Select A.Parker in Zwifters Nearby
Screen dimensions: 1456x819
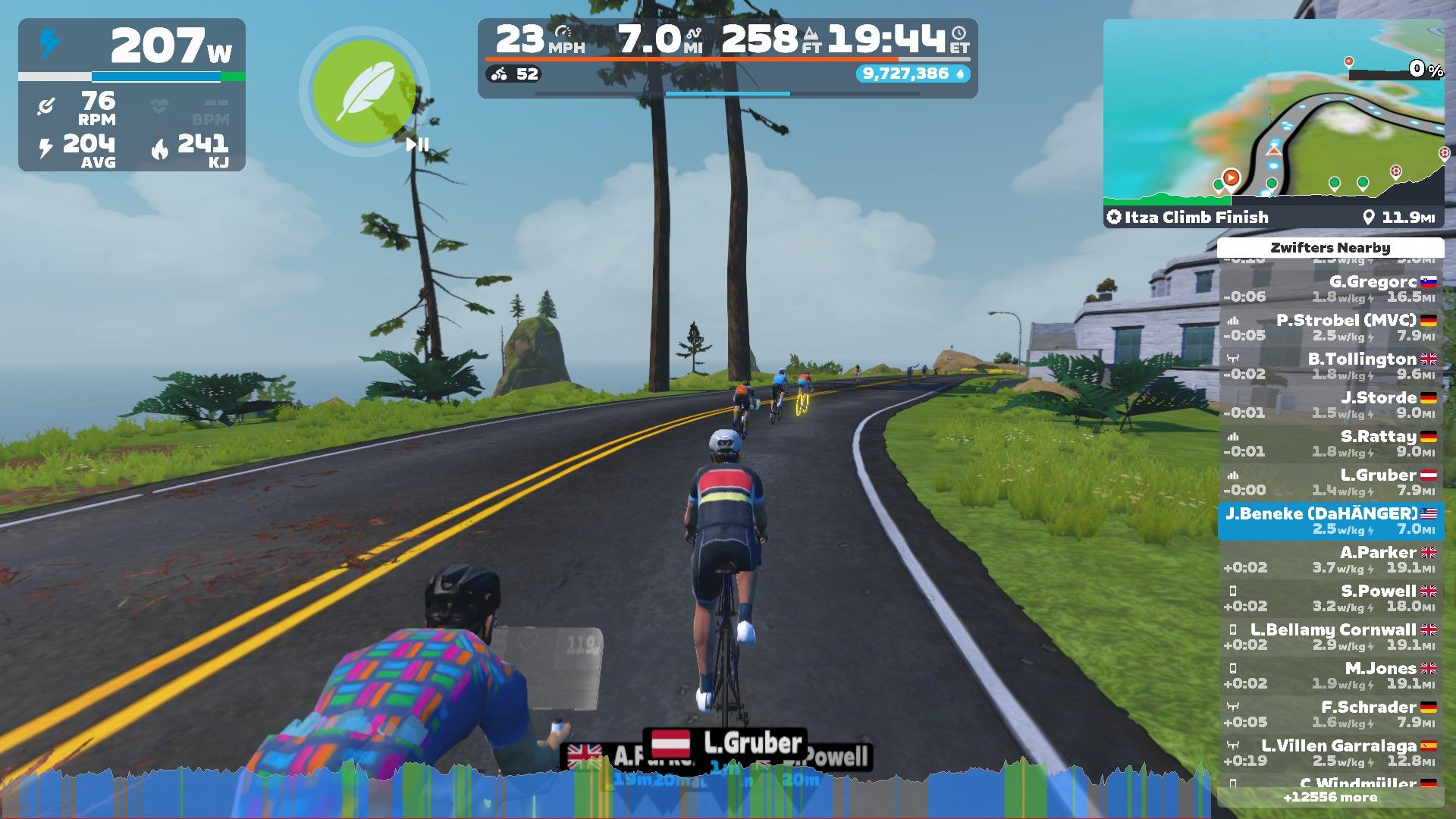(x=1330, y=560)
